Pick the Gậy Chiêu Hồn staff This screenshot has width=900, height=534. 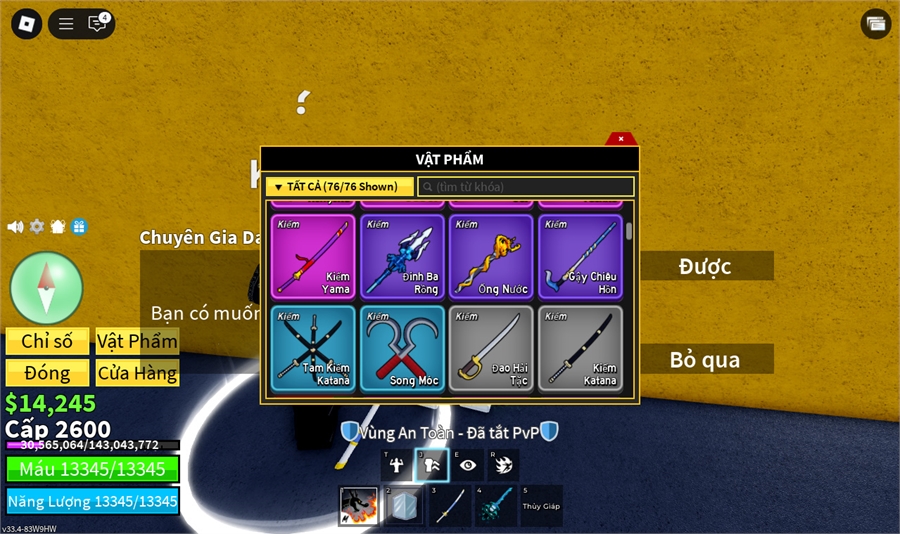(580, 257)
